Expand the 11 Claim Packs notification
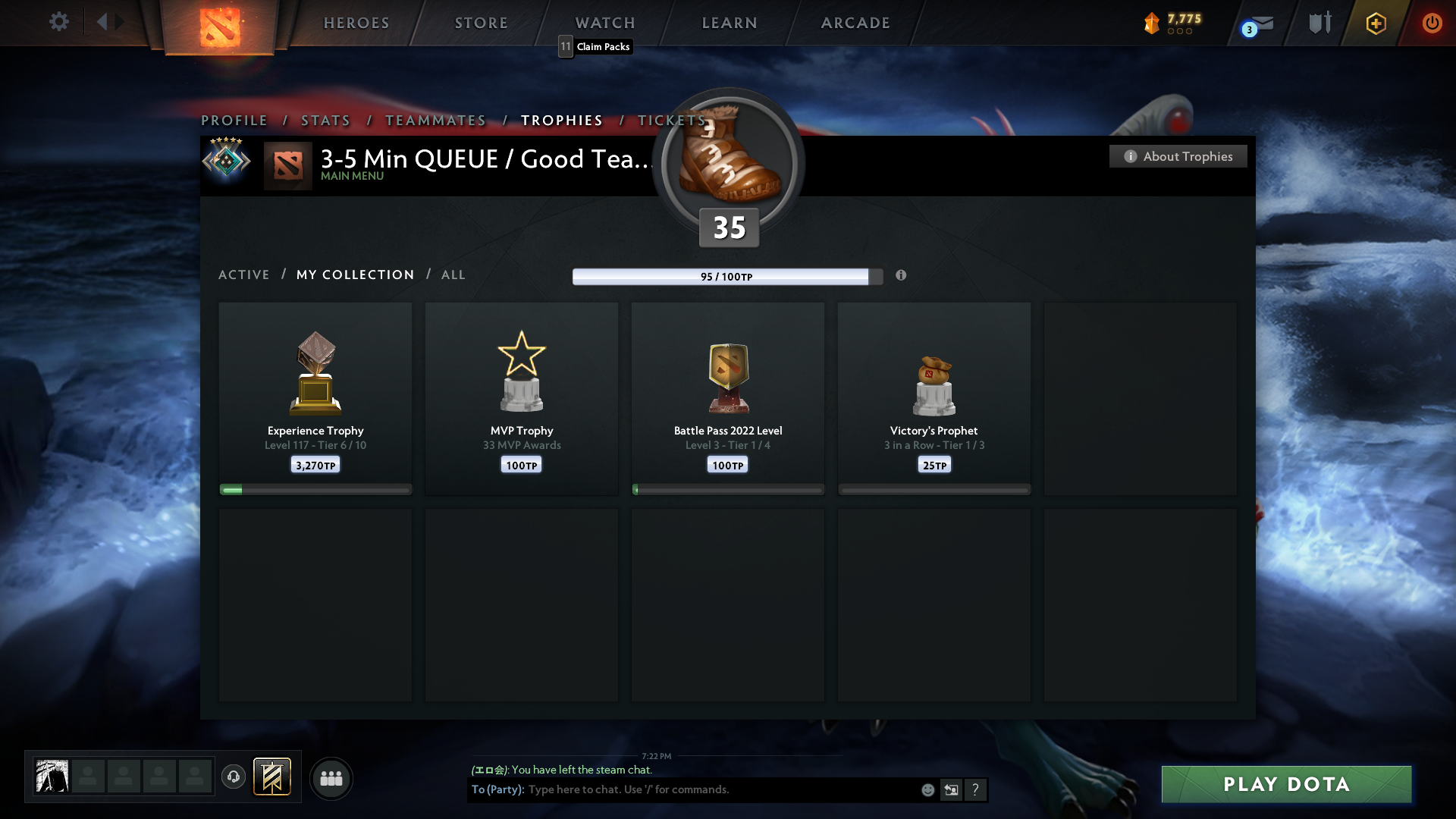The image size is (1456, 819). (x=595, y=46)
